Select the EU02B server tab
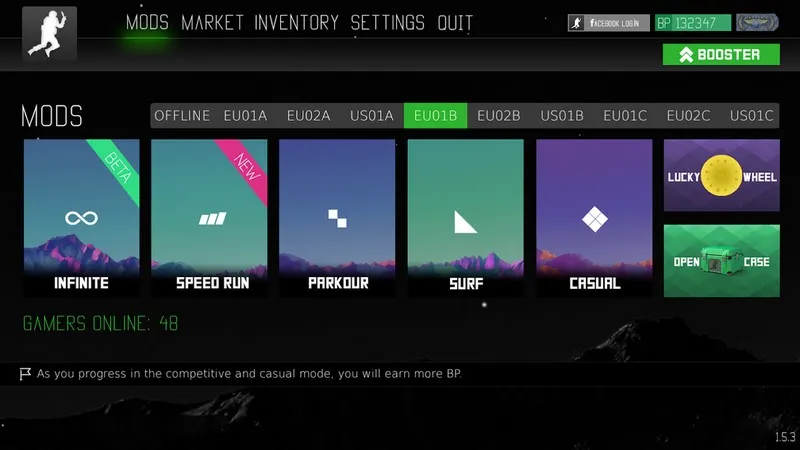 coord(498,116)
